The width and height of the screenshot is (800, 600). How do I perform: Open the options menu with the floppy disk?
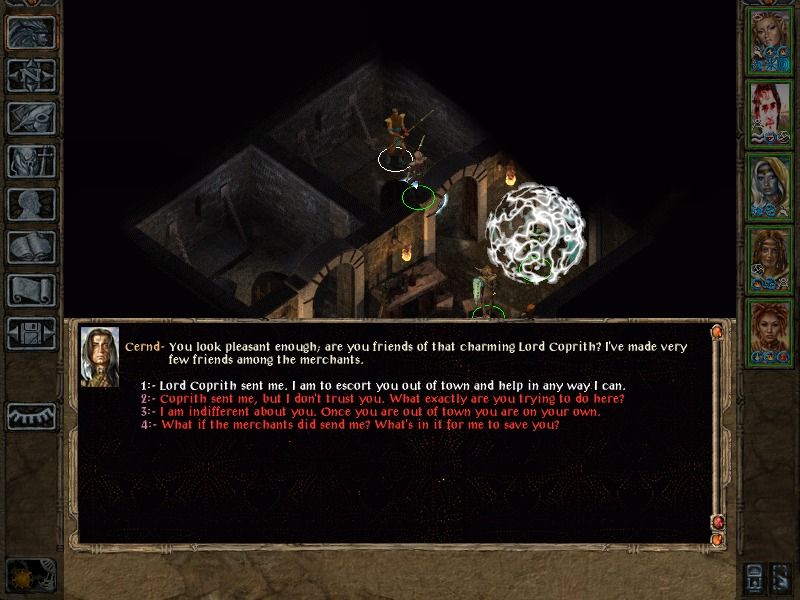[x=31, y=333]
